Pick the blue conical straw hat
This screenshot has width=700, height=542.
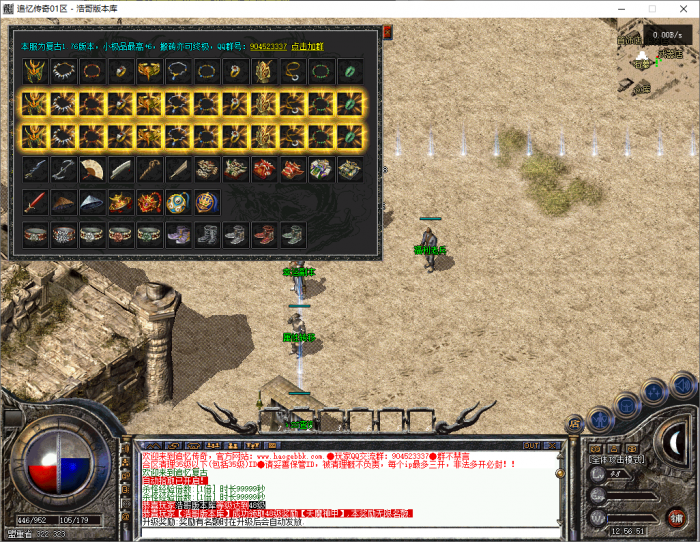pyautogui.click(x=92, y=202)
